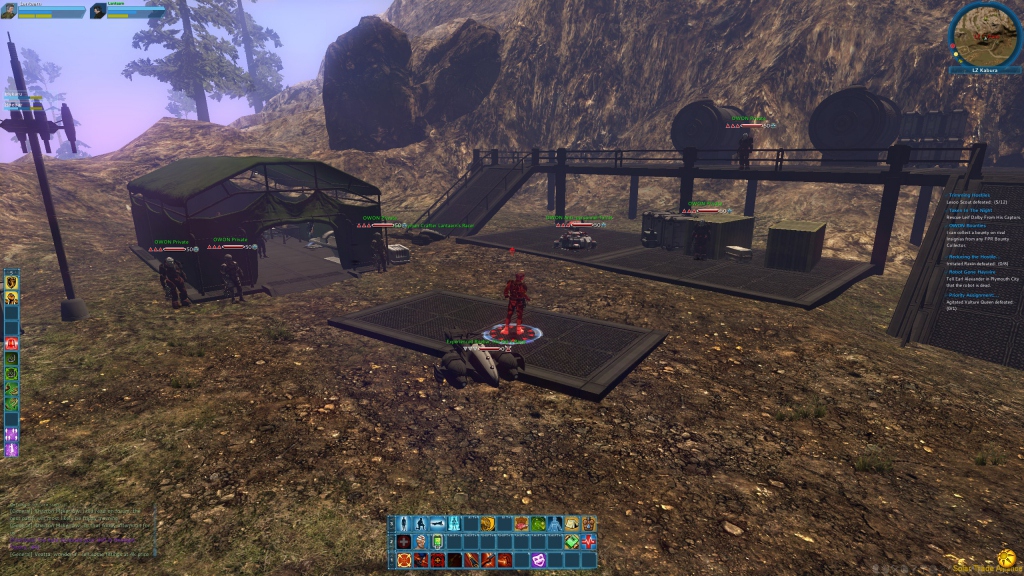Use the green book item slot
The image size is (1024, 576).
571,542
